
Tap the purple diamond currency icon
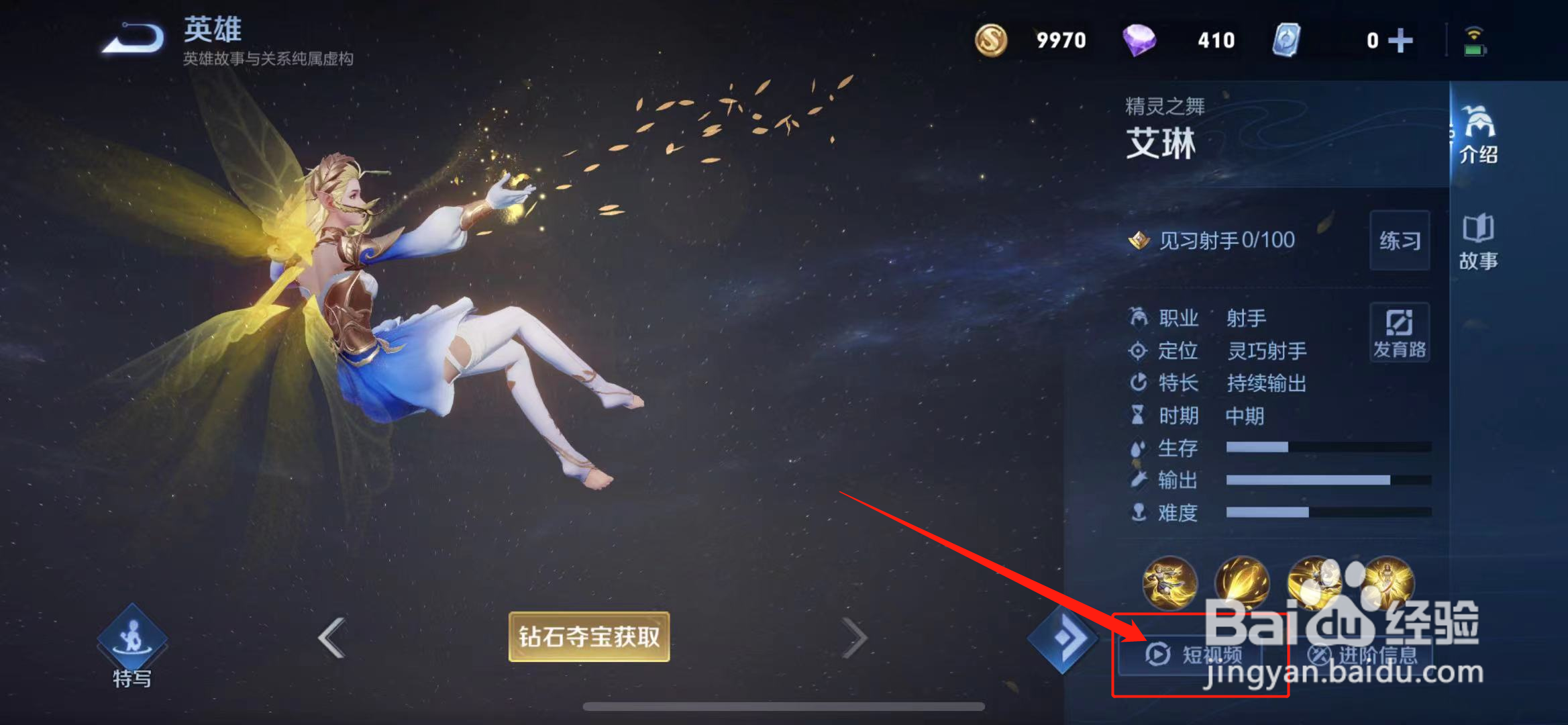[1145, 40]
